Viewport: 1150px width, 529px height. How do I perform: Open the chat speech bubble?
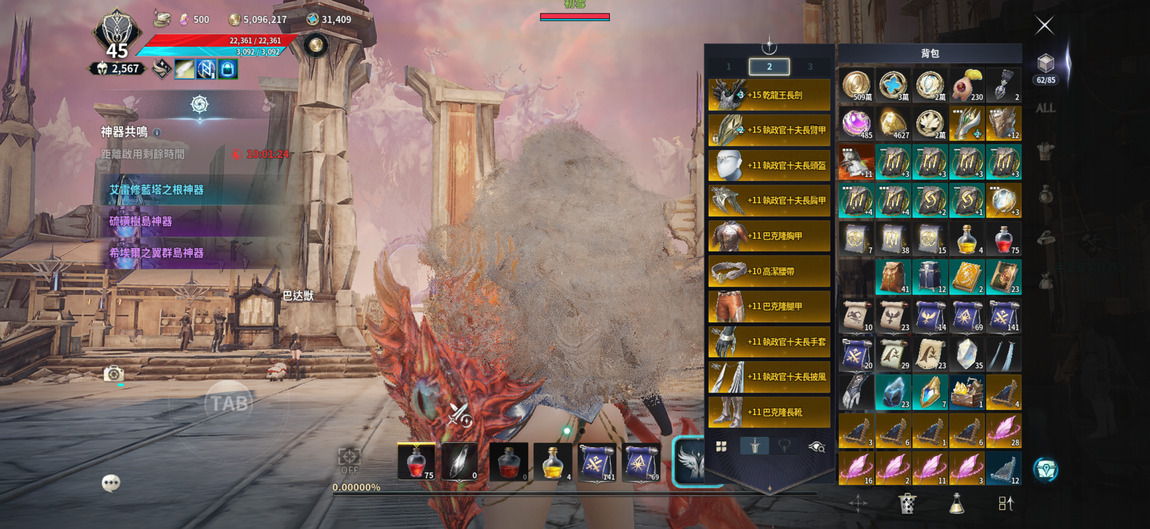click(111, 483)
